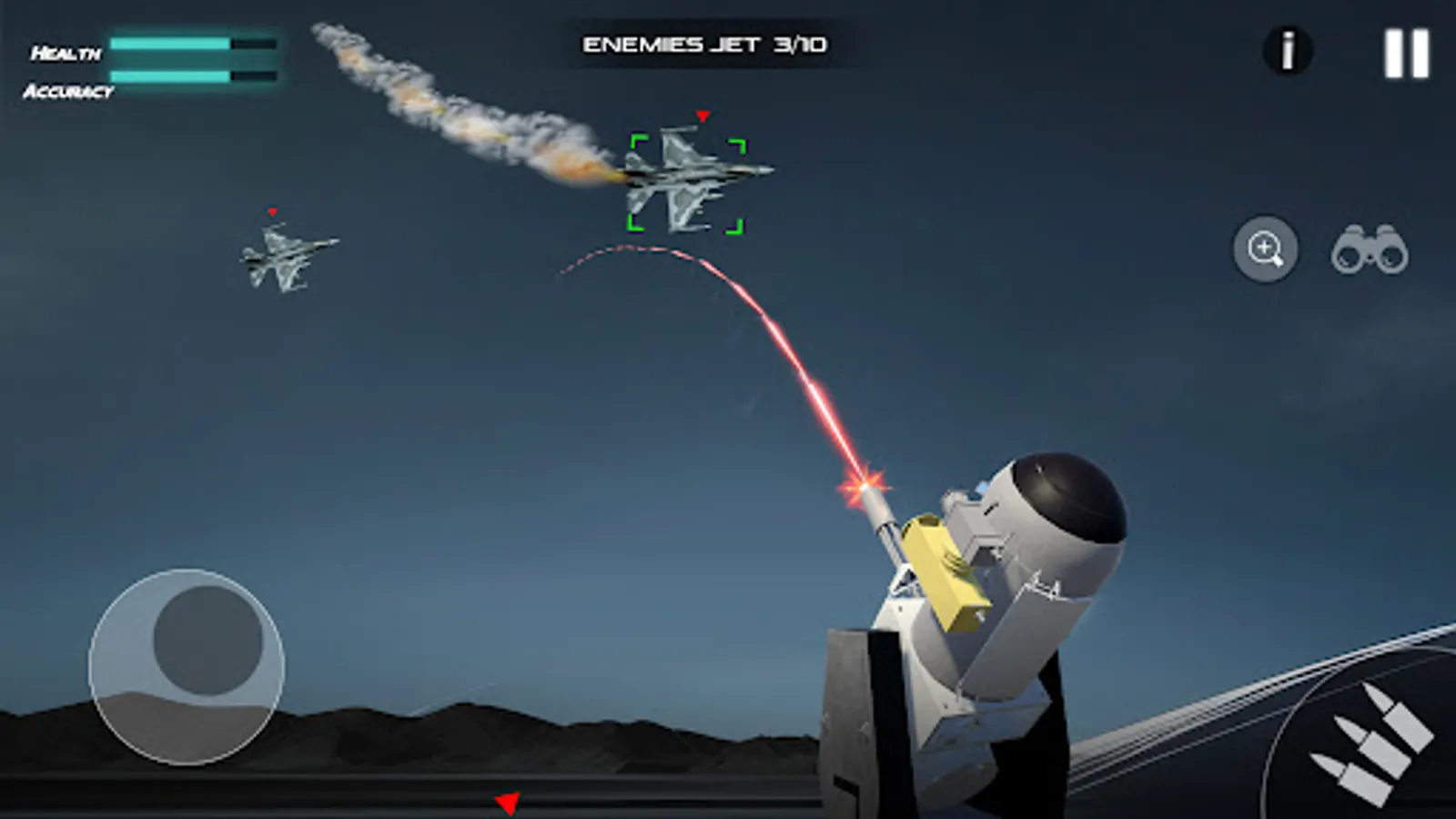This screenshot has width=1456, height=819.
Task: Tap the magnifier zoom icon
Action: point(1267,248)
